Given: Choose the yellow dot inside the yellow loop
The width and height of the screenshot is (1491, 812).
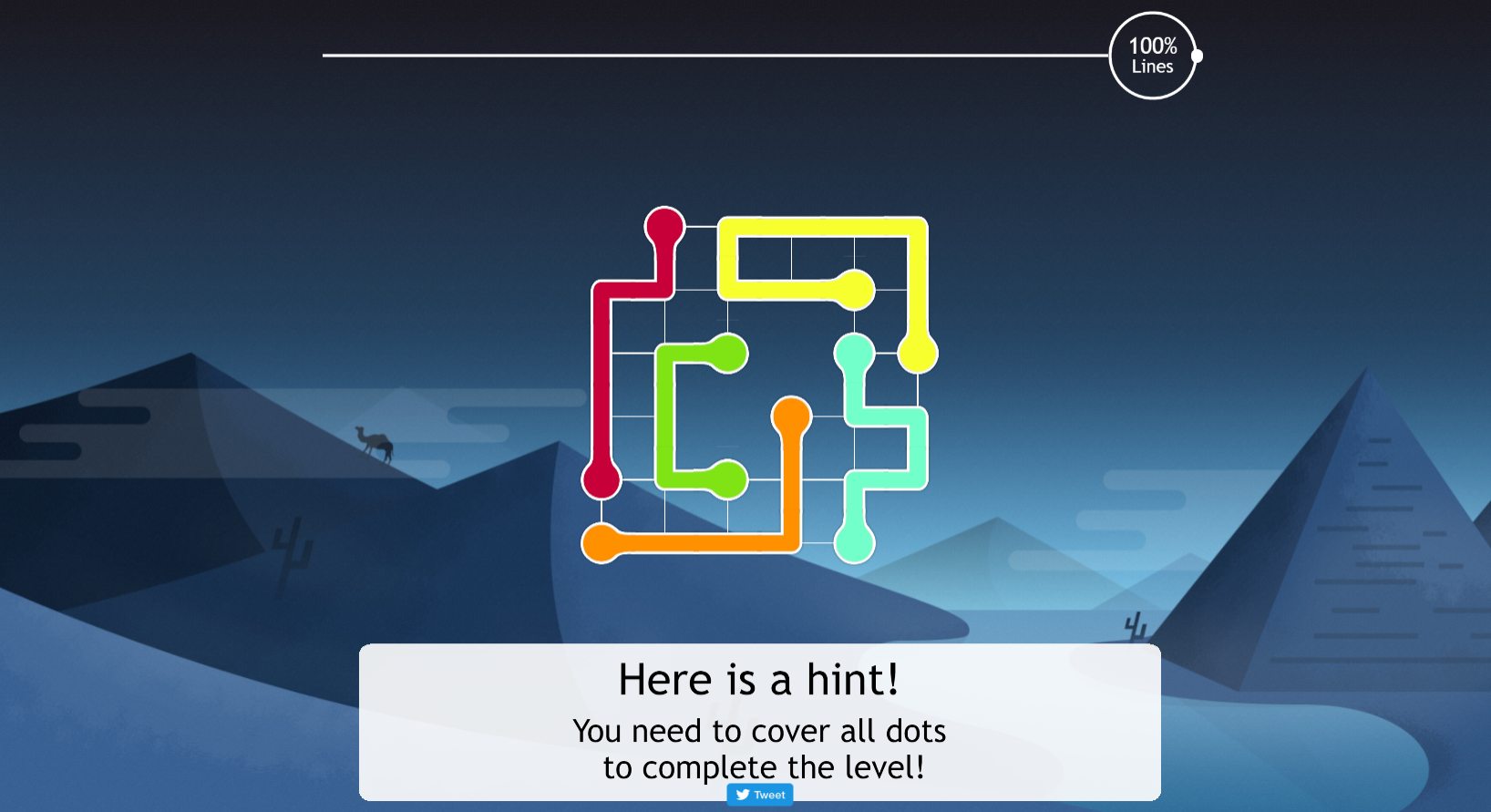Looking at the screenshot, I should tap(854, 290).
